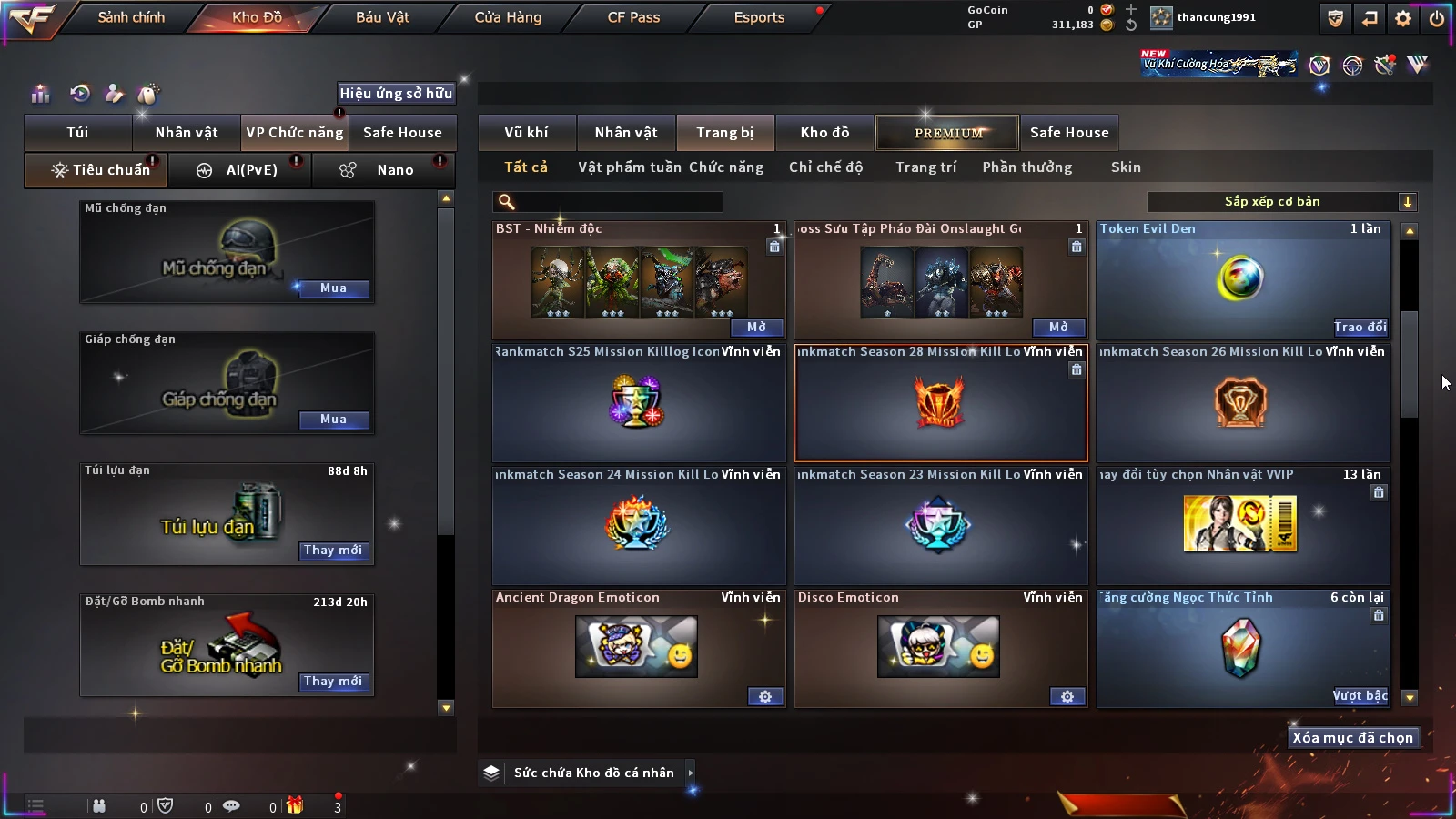Open the Esports menu
Viewport: 1456px width, 819px height.
tap(759, 17)
